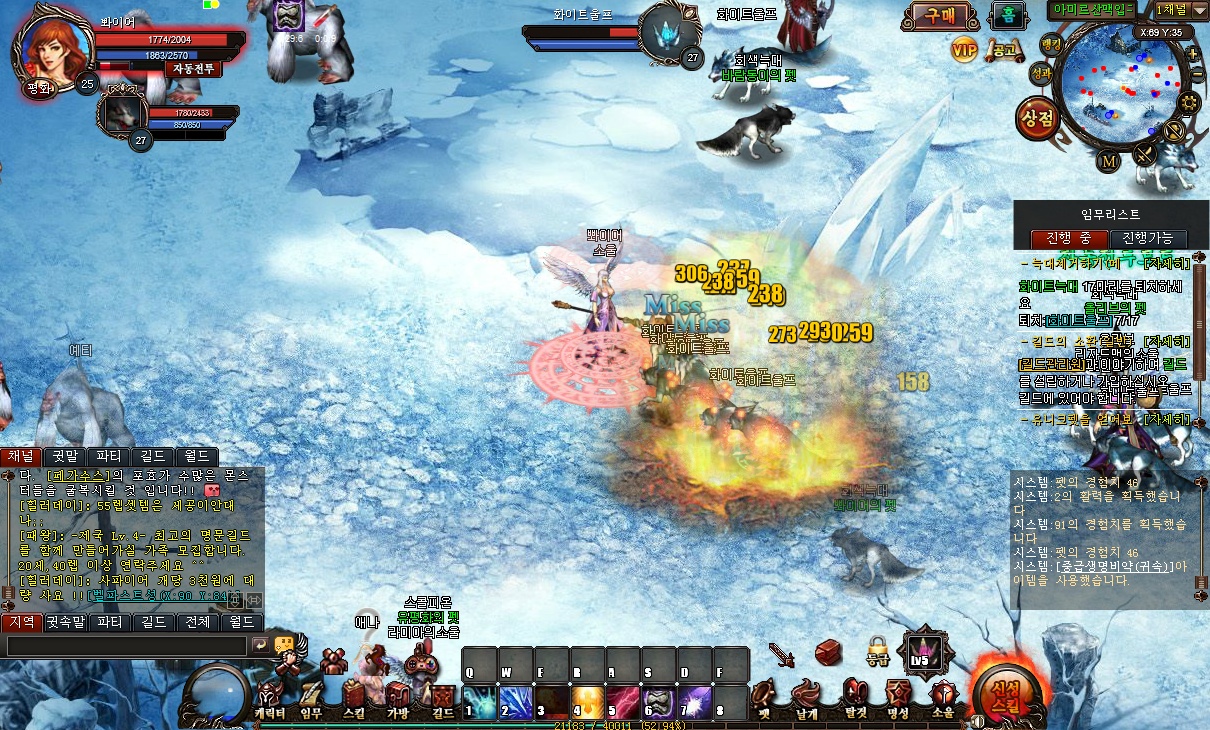This screenshot has width=1210, height=730.
Task: Open the 랭킹 ranking button
Action: pyautogui.click(x=1050, y=44)
